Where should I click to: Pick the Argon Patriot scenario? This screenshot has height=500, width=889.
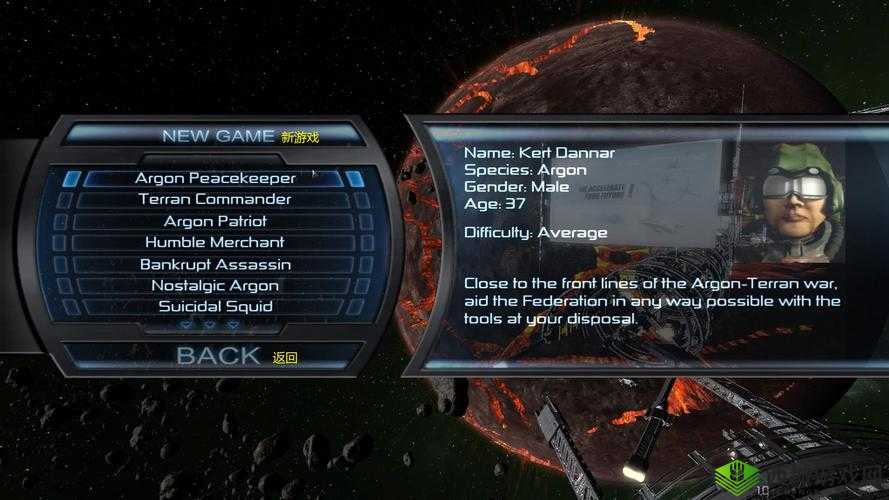click(x=215, y=221)
